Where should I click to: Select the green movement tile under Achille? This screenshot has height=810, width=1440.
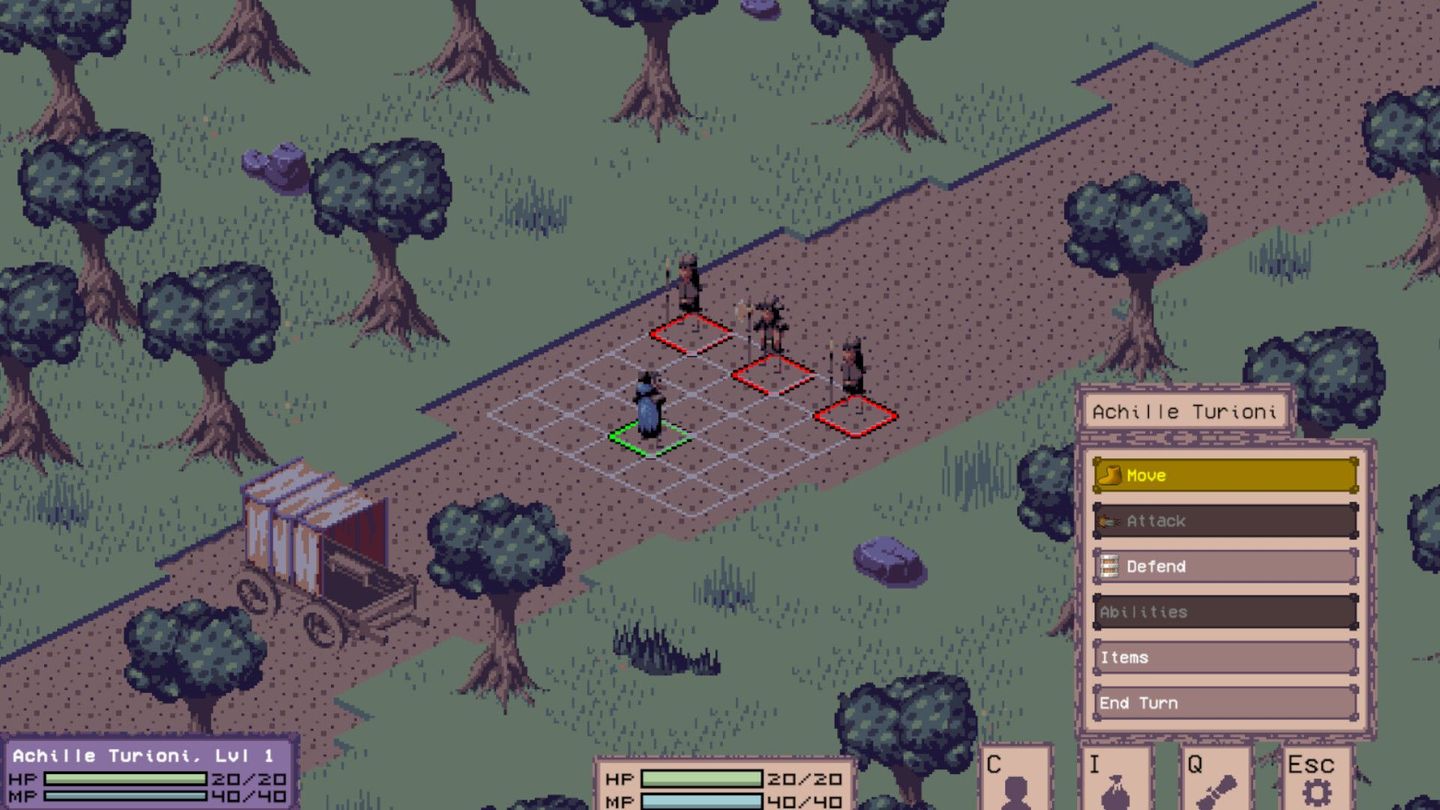click(x=648, y=441)
